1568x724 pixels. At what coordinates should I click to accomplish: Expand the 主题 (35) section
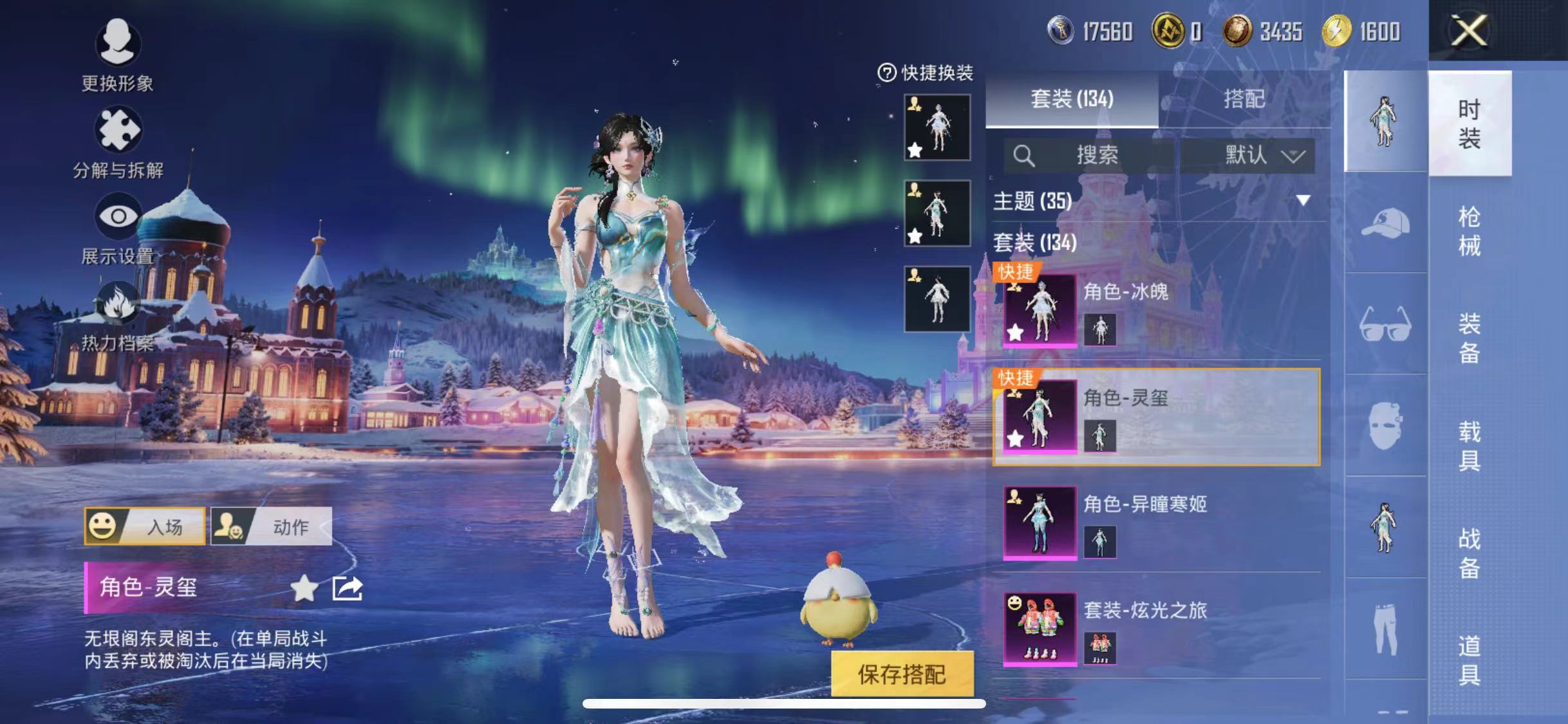[1303, 201]
